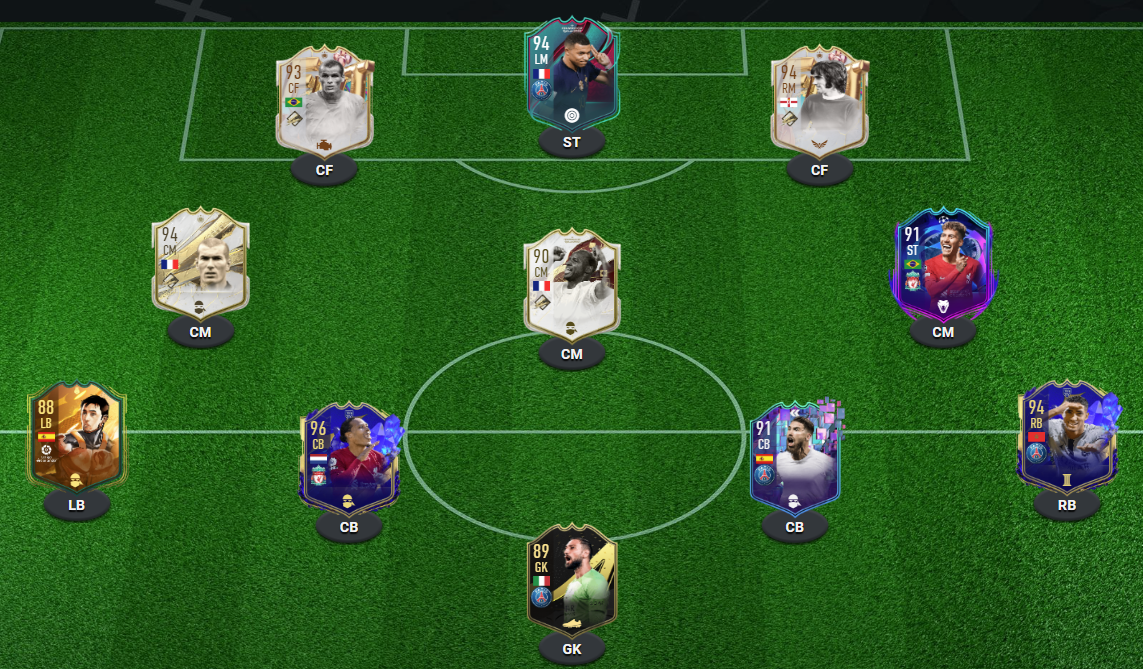
Task: Choose the 88-rated Spanish LB card
Action: (x=77, y=437)
